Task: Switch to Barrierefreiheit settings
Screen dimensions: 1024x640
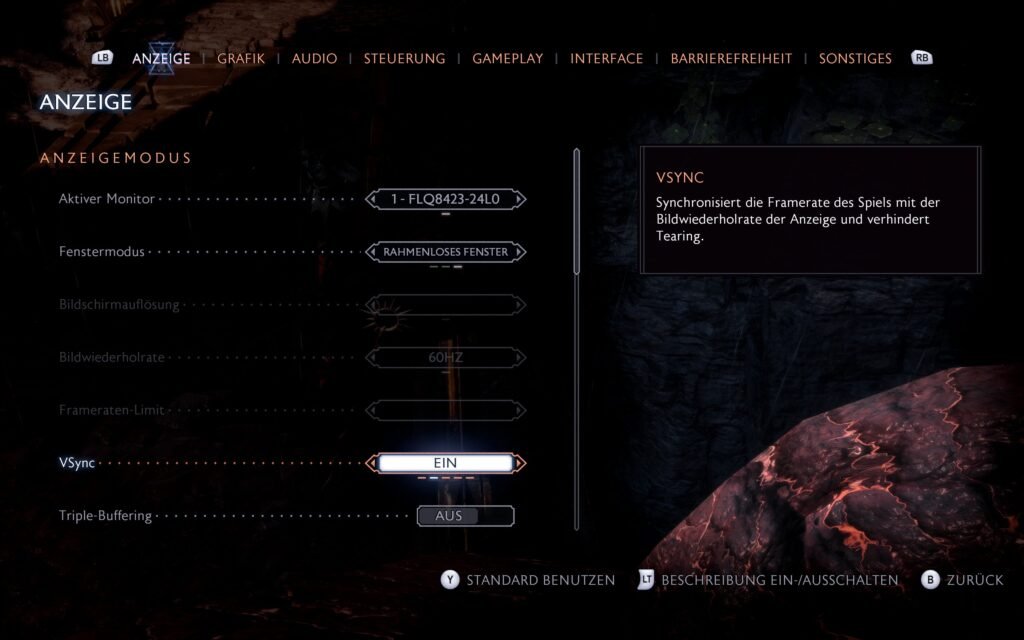Action: (x=731, y=58)
